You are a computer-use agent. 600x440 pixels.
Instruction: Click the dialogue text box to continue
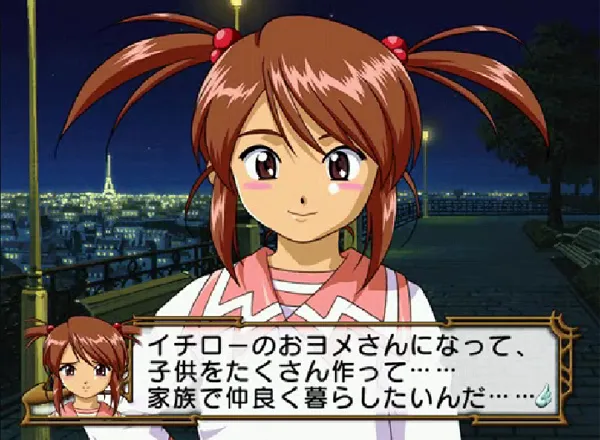pos(340,368)
